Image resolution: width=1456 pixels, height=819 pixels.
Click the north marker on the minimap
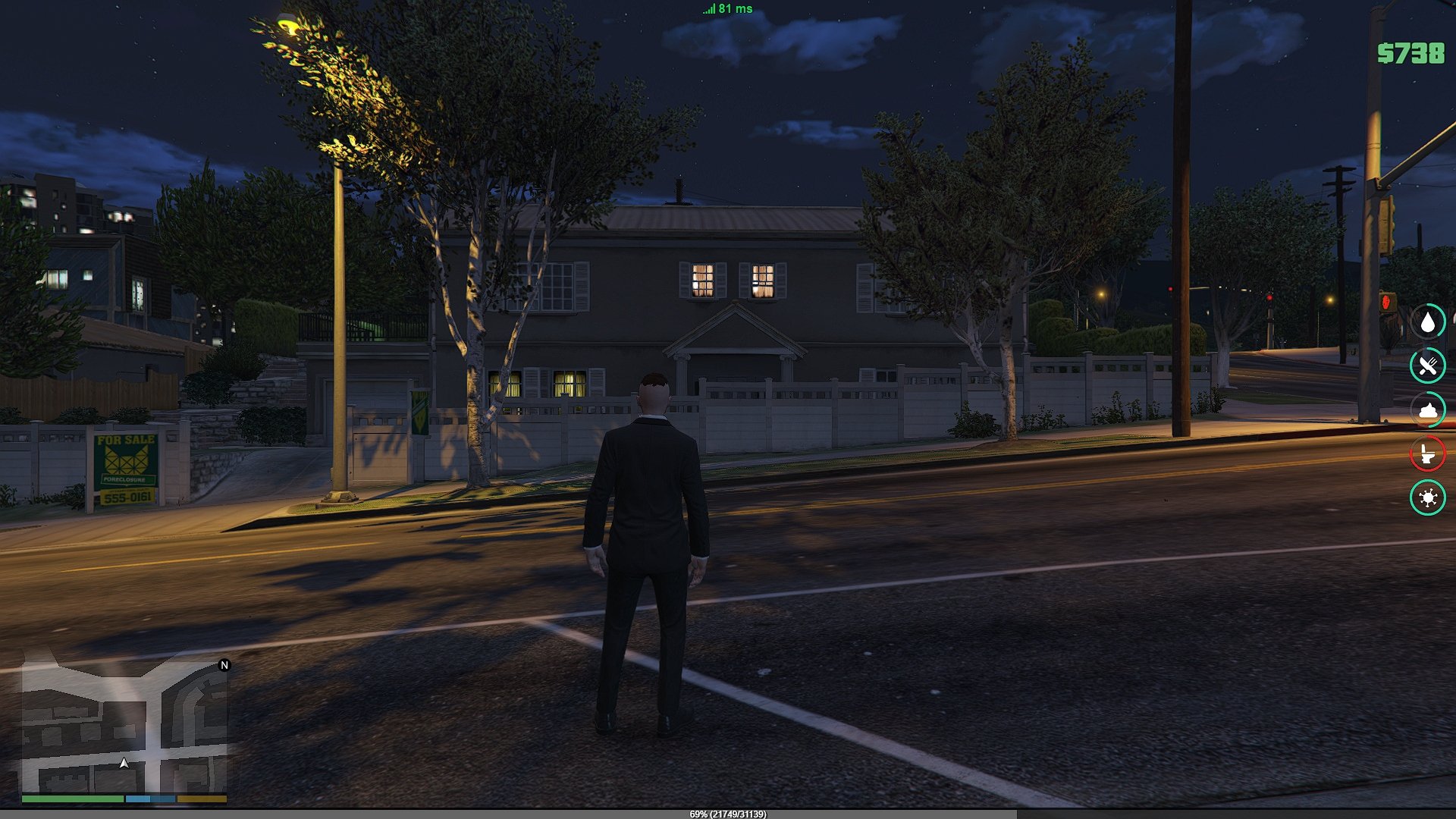224,665
